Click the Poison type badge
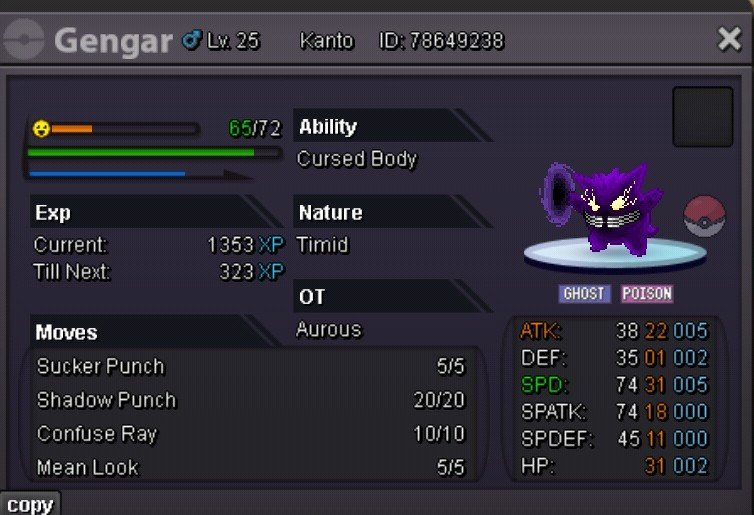 (646, 293)
